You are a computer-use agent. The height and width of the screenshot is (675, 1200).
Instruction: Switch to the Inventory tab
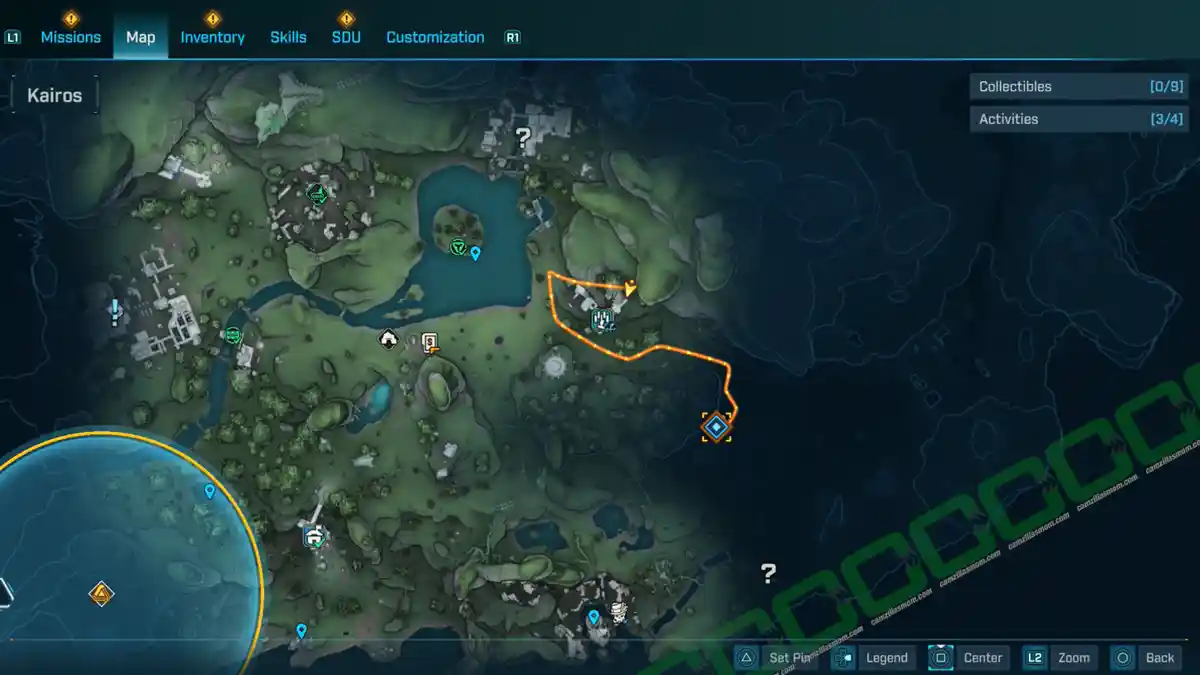tap(212, 37)
